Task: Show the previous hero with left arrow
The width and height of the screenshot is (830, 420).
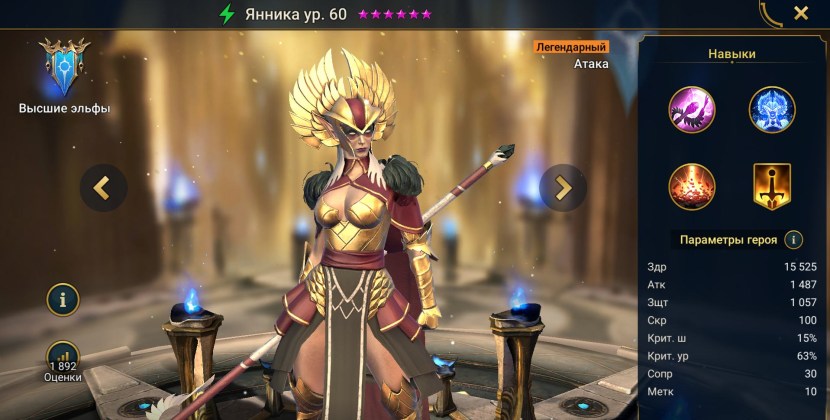Action: point(103,187)
